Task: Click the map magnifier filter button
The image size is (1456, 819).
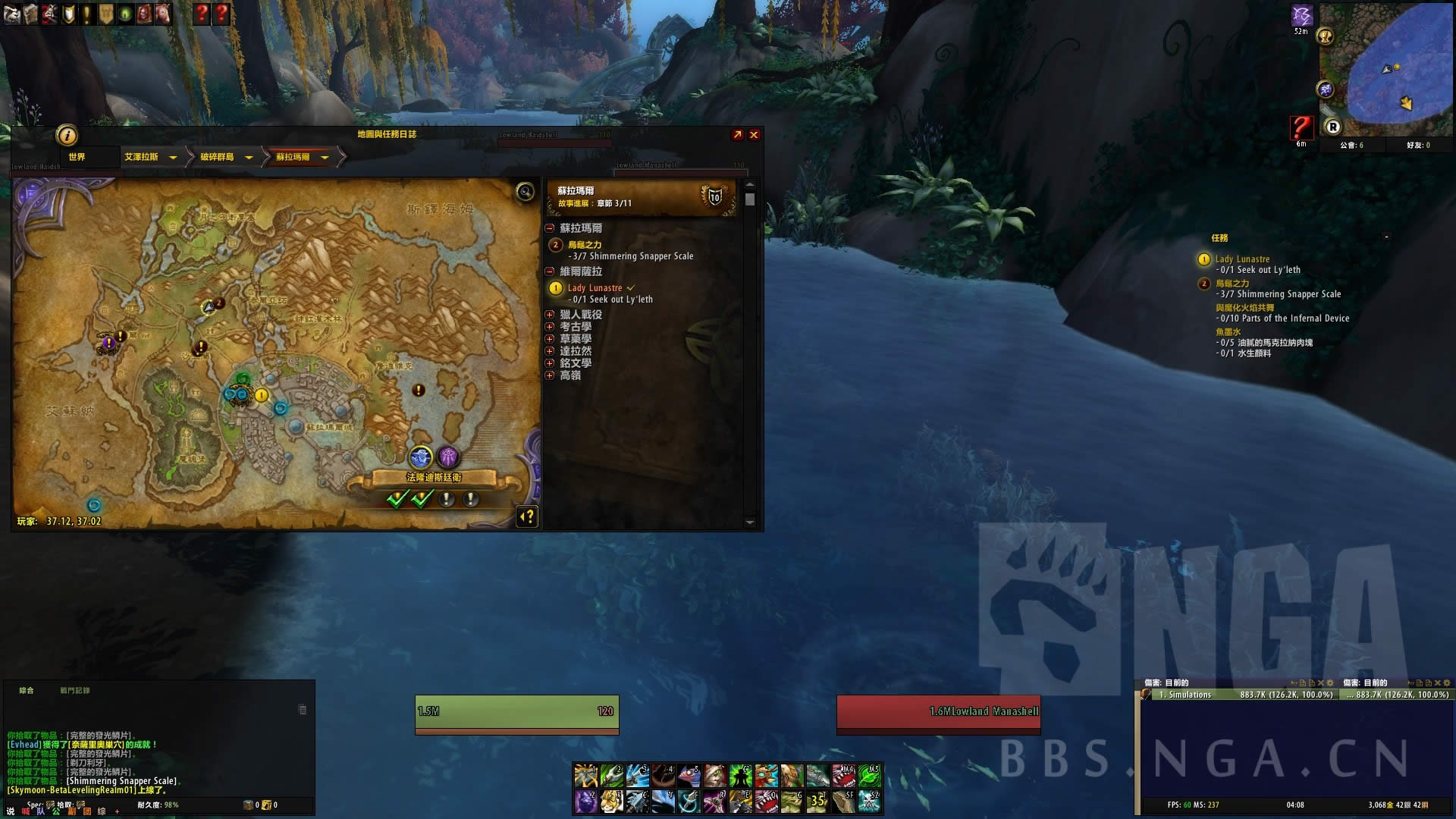Action: [x=525, y=192]
